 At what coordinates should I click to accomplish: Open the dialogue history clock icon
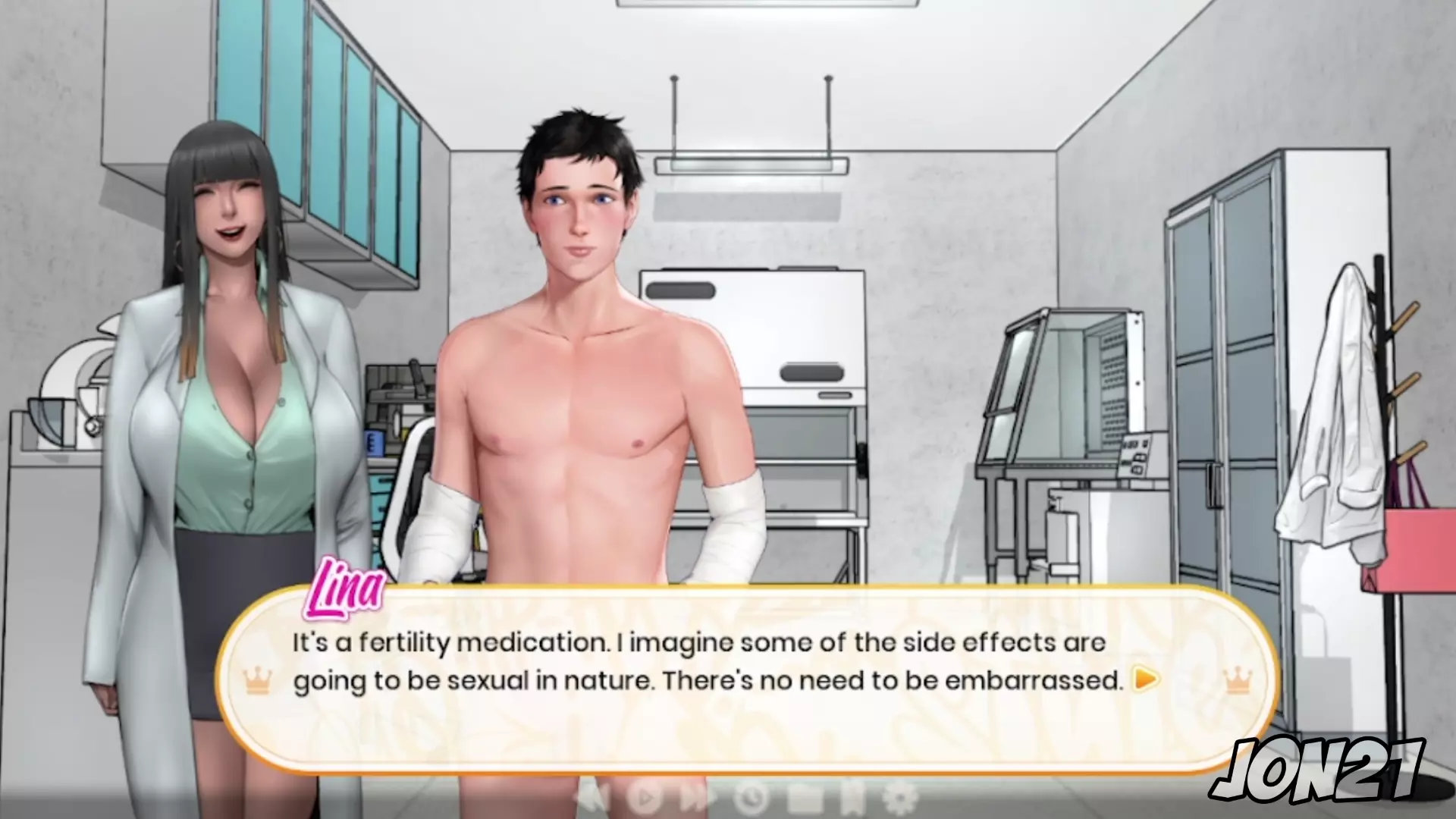coord(752,797)
